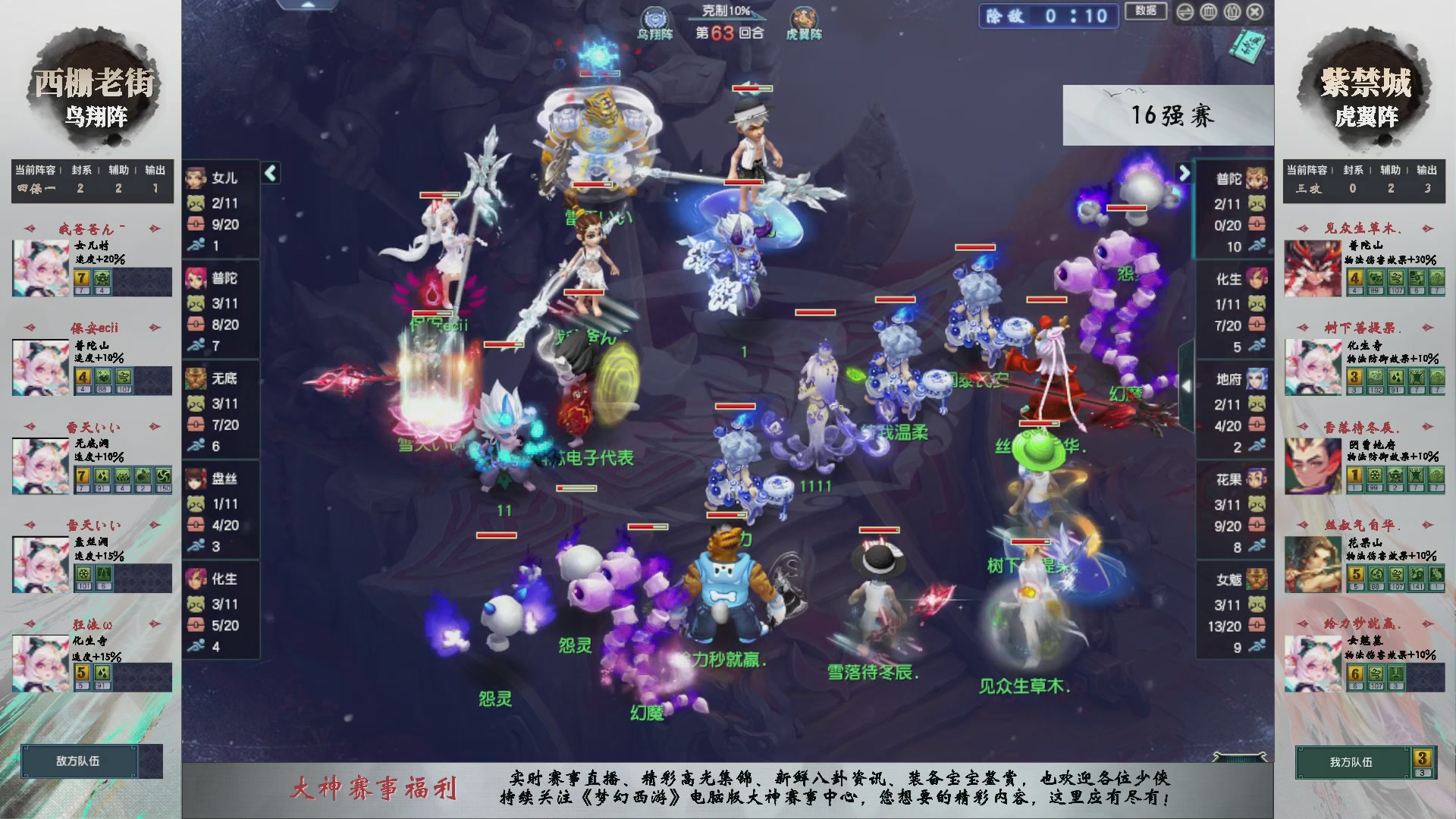Select the 女儿 character portrait in left unit panel
This screenshot has width=1456, height=819.
[196, 177]
